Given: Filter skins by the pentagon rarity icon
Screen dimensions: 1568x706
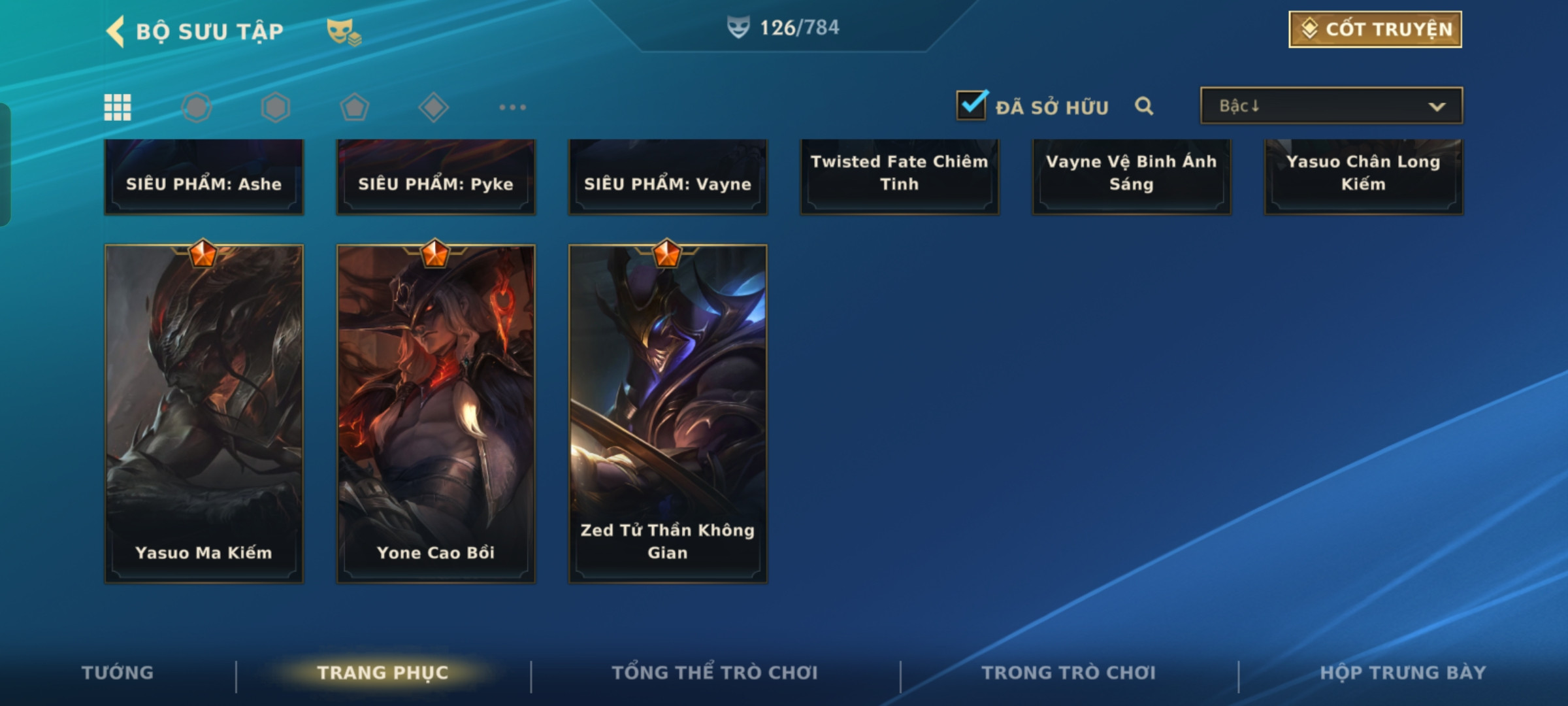Looking at the screenshot, I should [x=354, y=107].
